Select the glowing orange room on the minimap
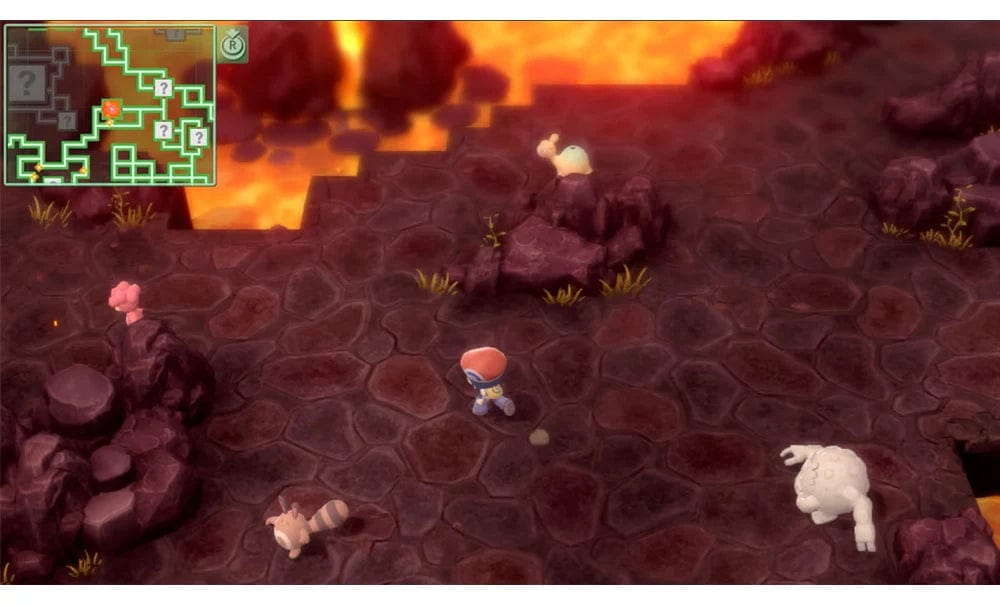 click(x=112, y=108)
